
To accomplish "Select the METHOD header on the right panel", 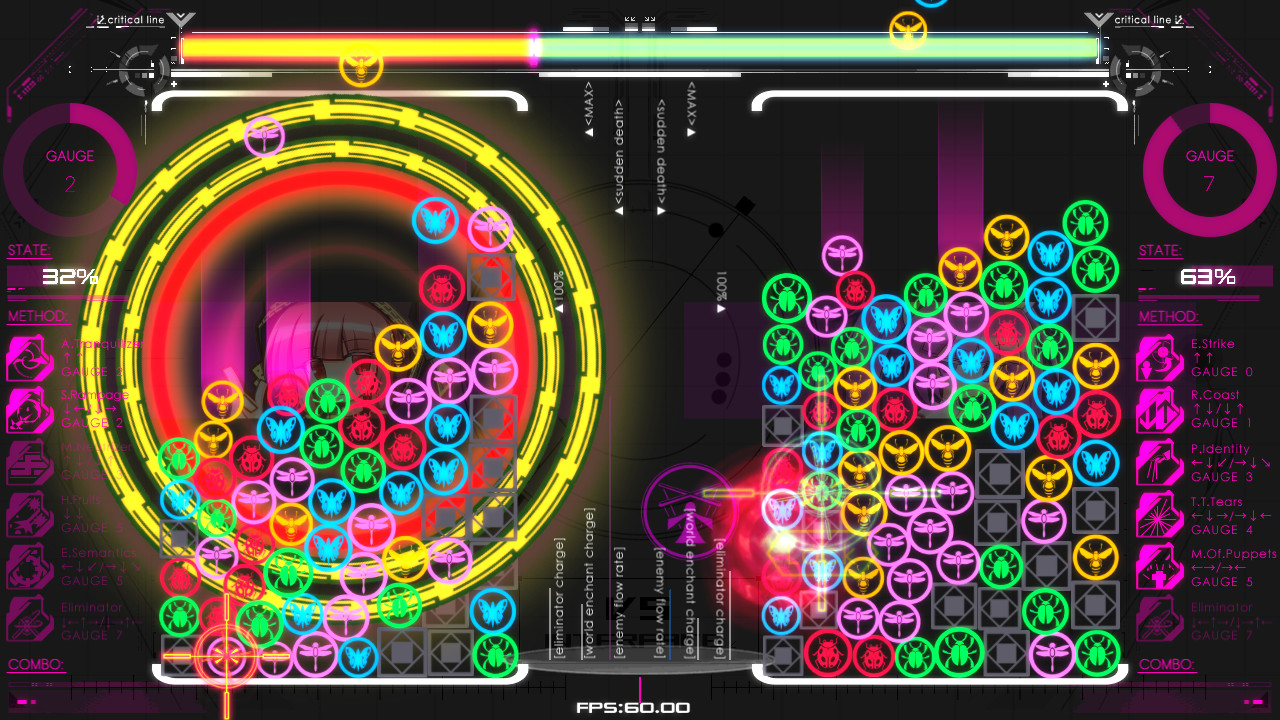I will click(1168, 316).
